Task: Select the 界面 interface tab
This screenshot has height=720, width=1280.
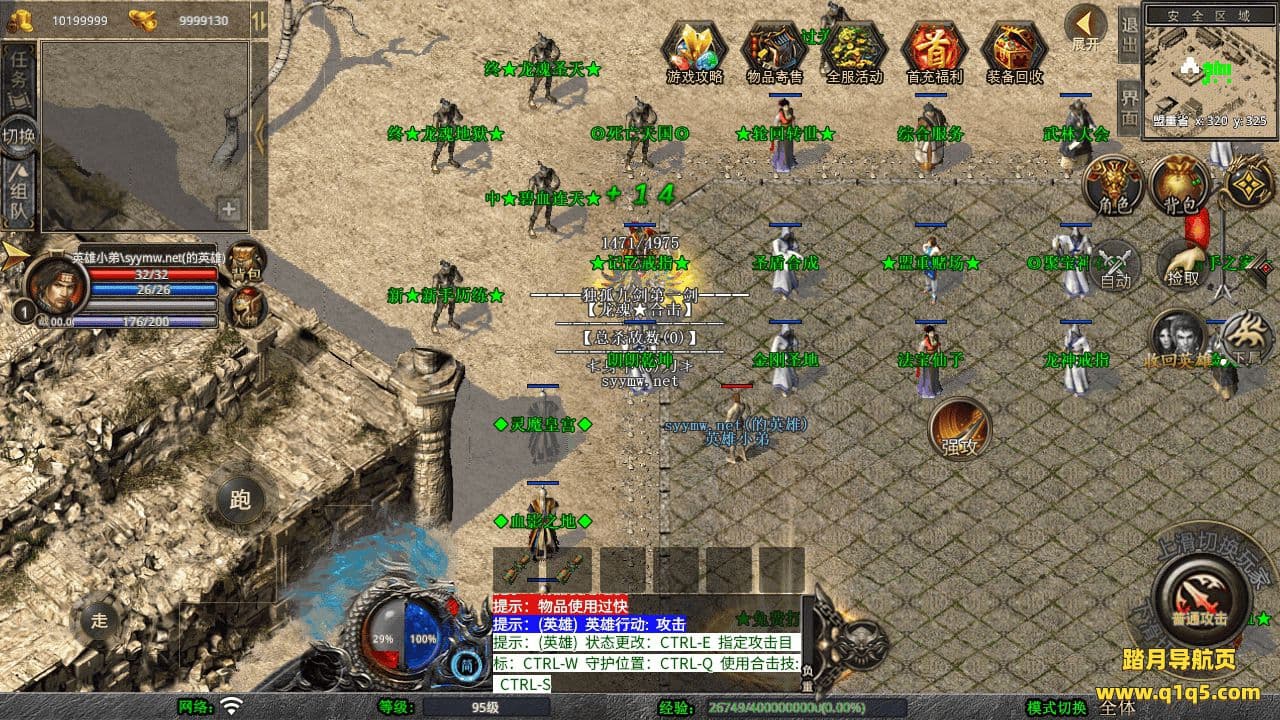Action: coord(1129,108)
